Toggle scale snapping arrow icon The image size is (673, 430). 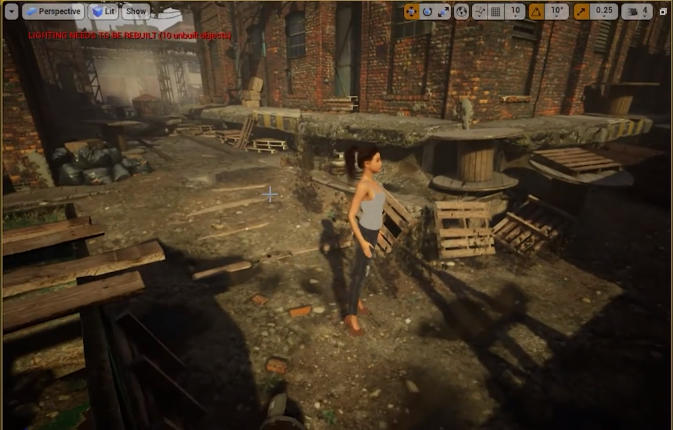click(x=581, y=12)
